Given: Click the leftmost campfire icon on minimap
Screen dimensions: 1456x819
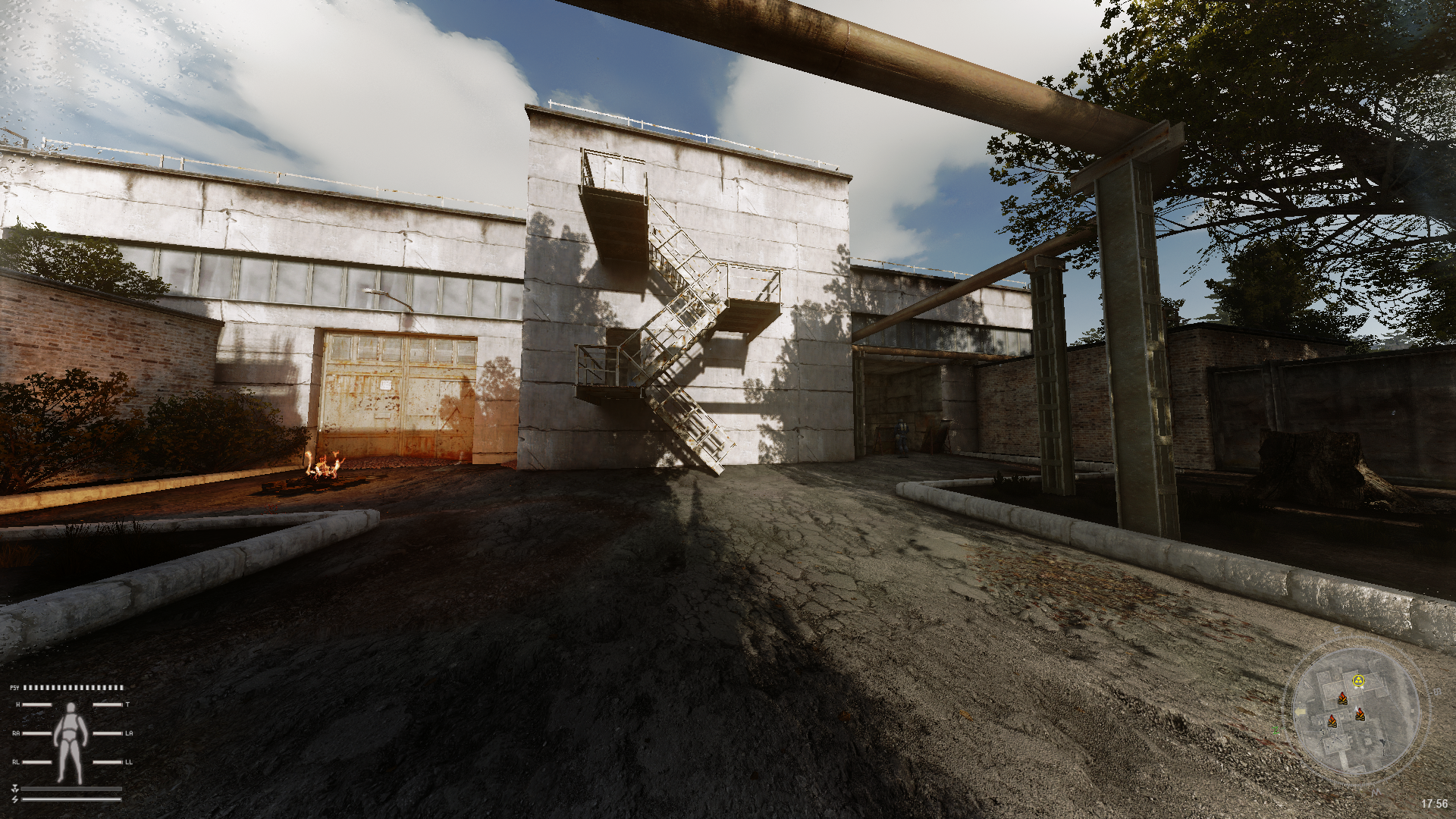Looking at the screenshot, I should (1332, 720).
